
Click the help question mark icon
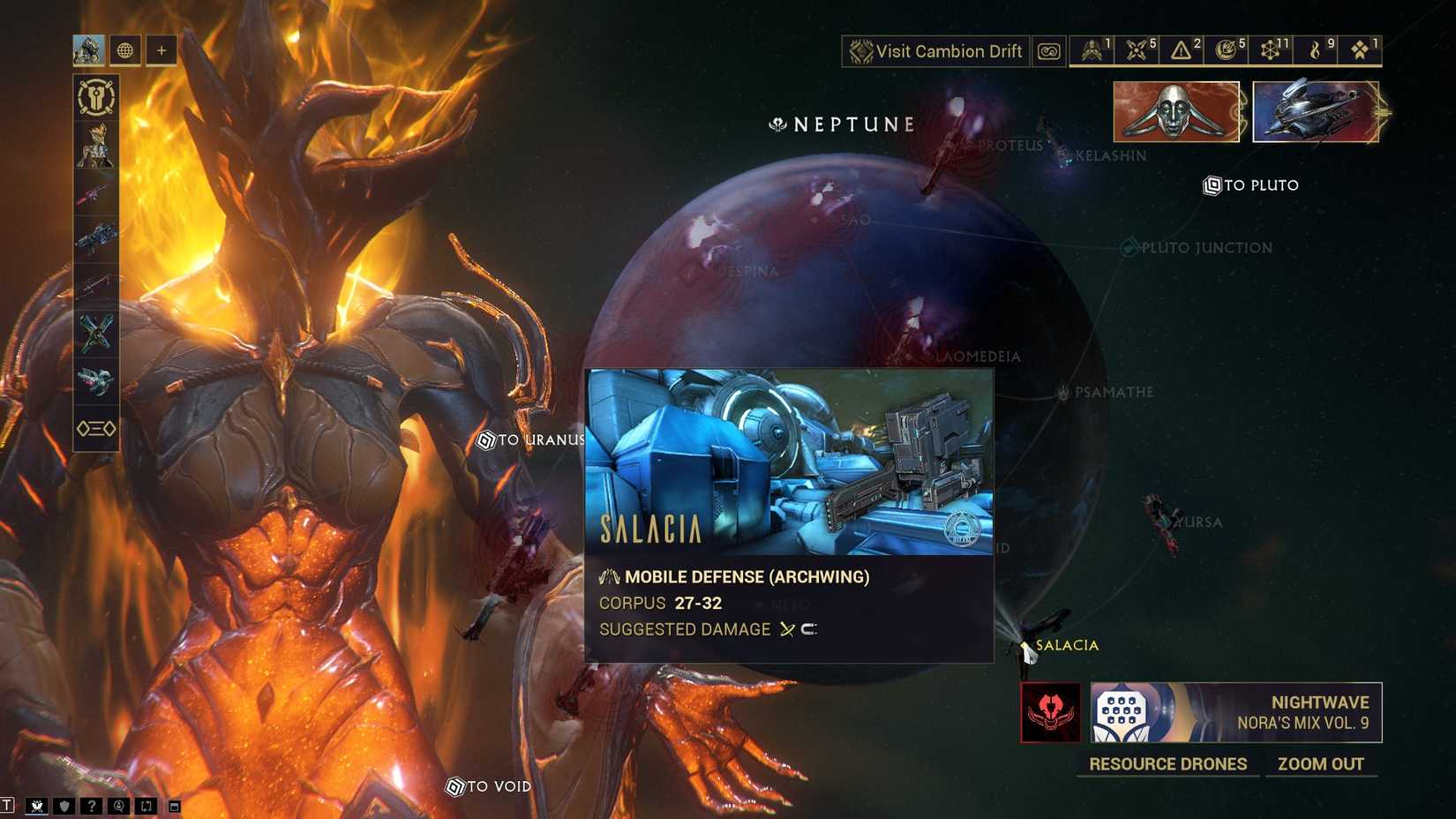click(91, 806)
